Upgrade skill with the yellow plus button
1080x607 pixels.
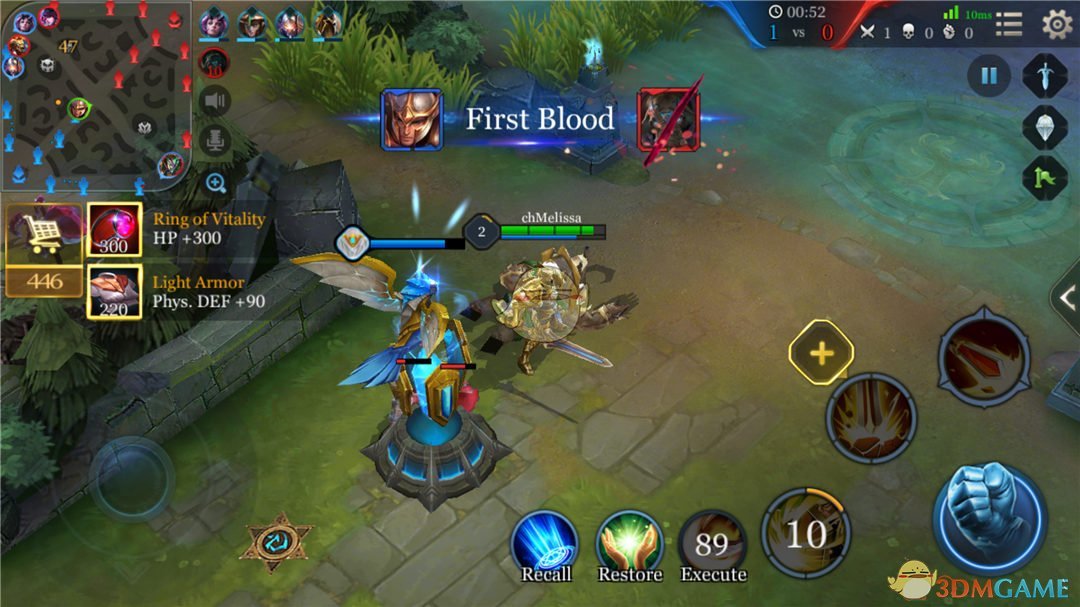coord(821,353)
